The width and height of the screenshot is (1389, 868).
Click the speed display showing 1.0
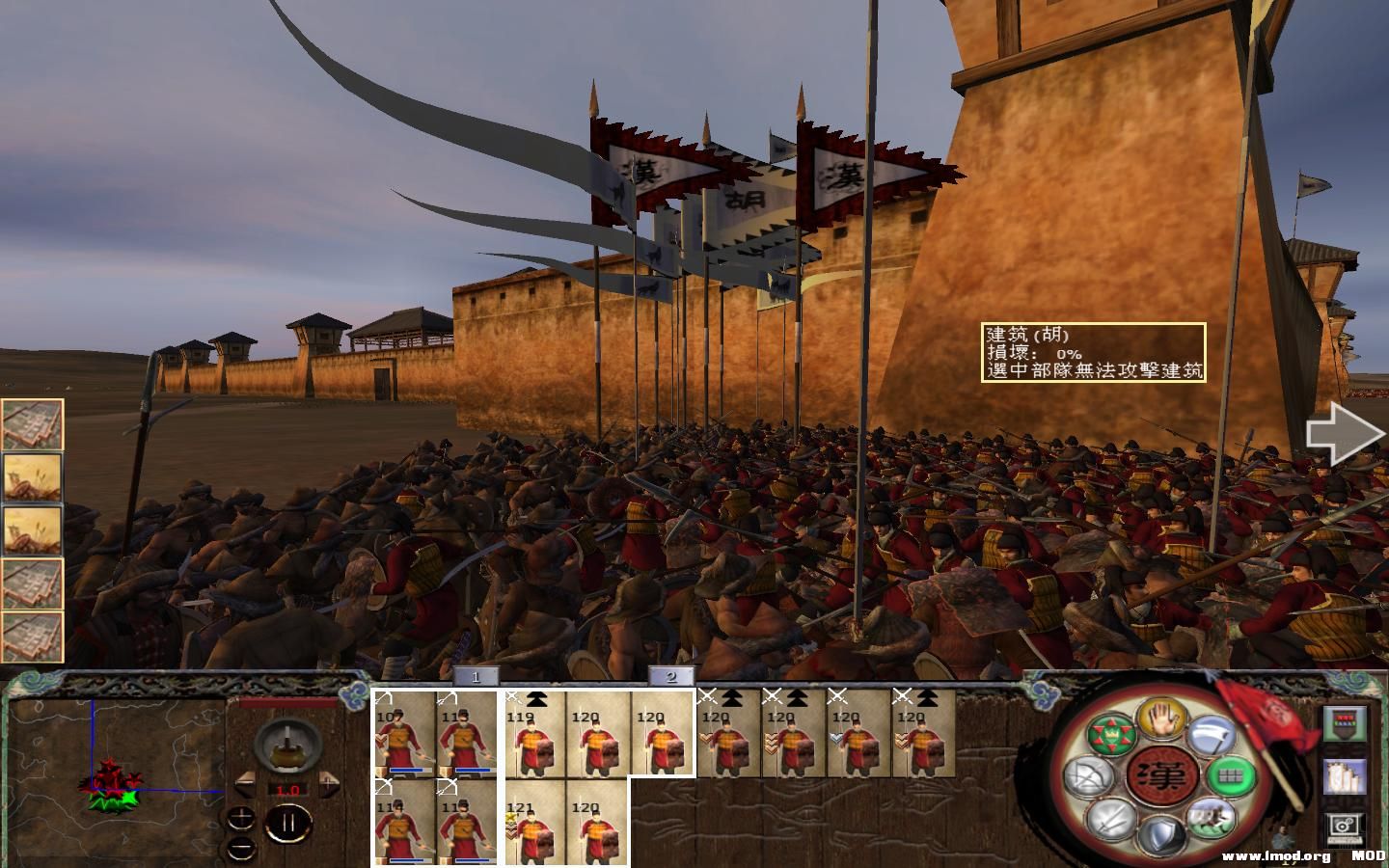click(288, 790)
